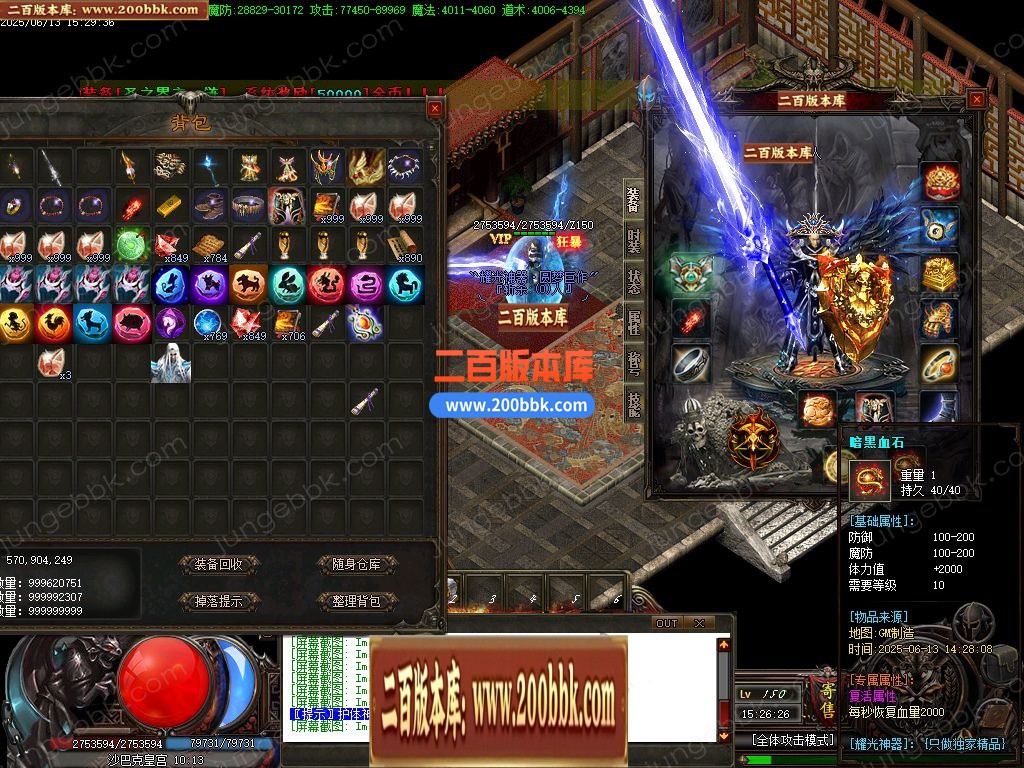Toggle the 掉落提示 drop notice button
Screen dimensions: 1024x768
tap(218, 602)
